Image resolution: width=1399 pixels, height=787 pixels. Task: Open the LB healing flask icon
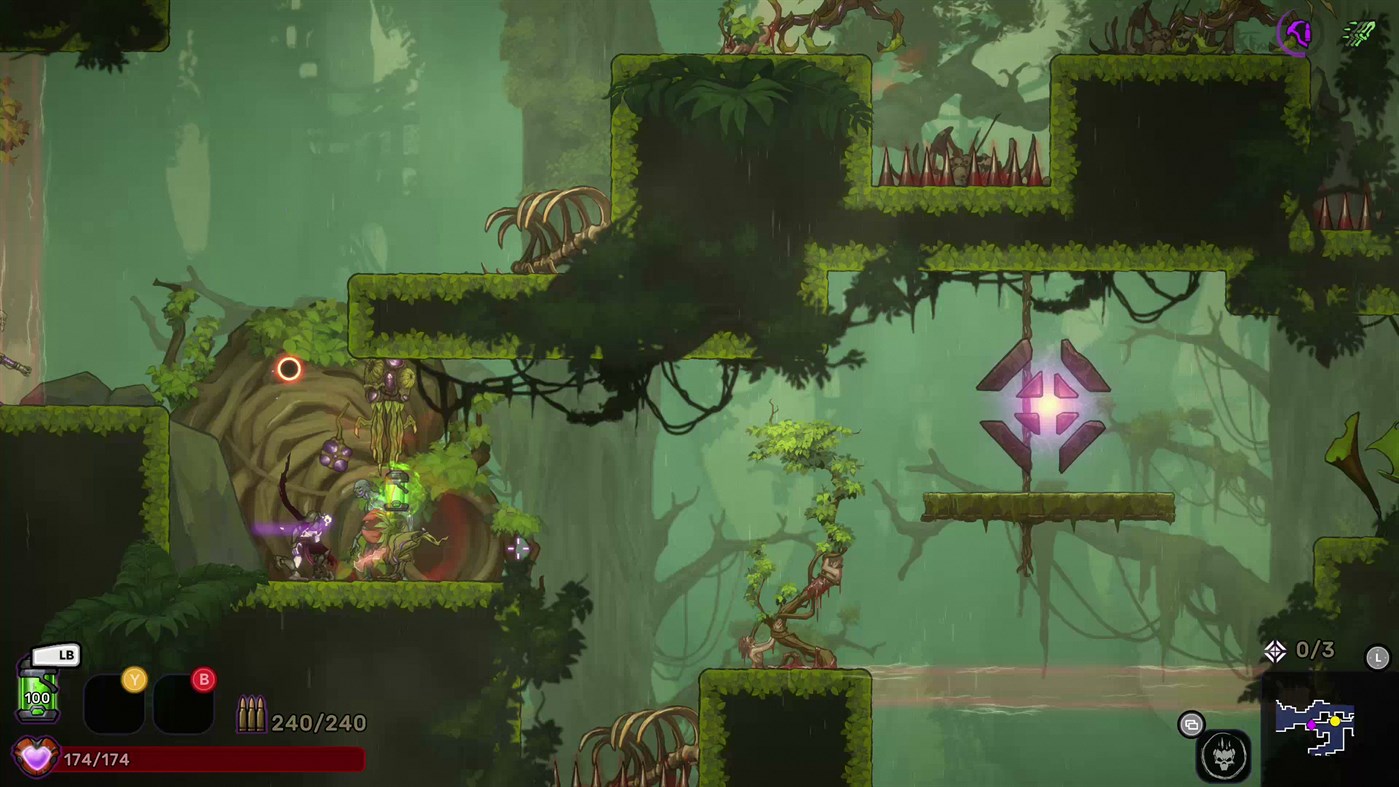pos(38,692)
